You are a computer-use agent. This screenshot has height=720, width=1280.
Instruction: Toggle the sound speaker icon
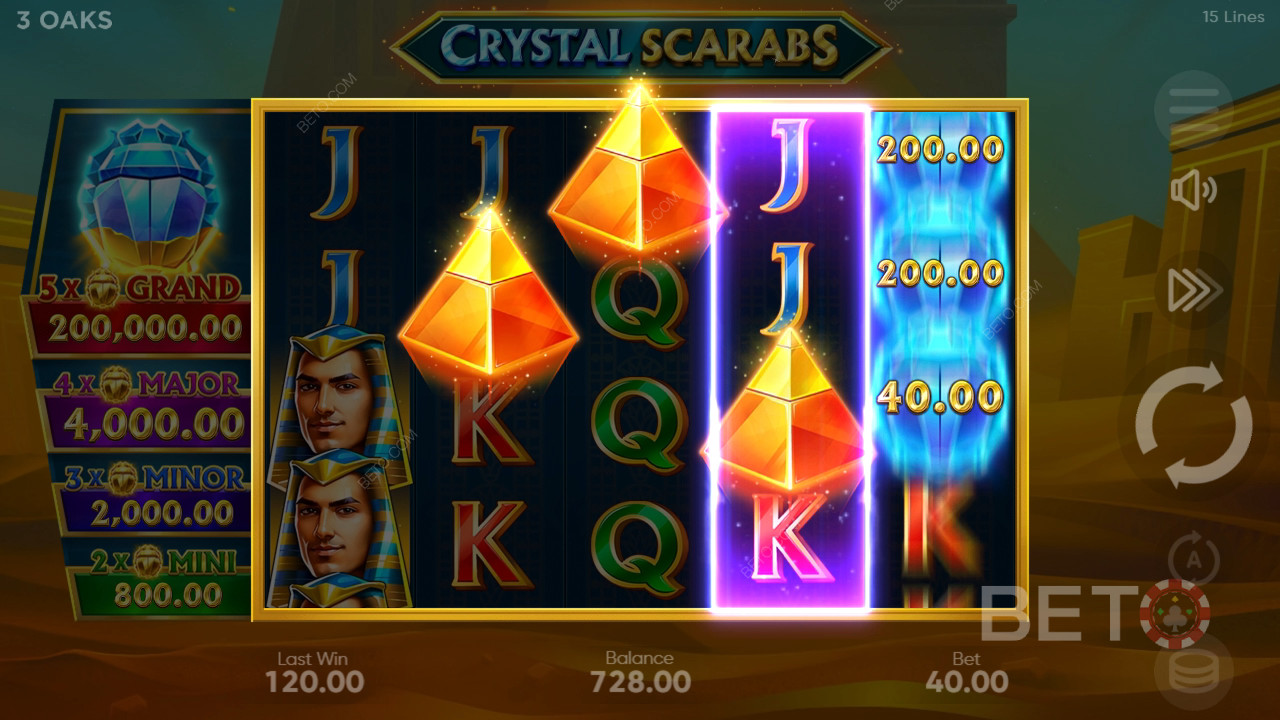[1194, 191]
